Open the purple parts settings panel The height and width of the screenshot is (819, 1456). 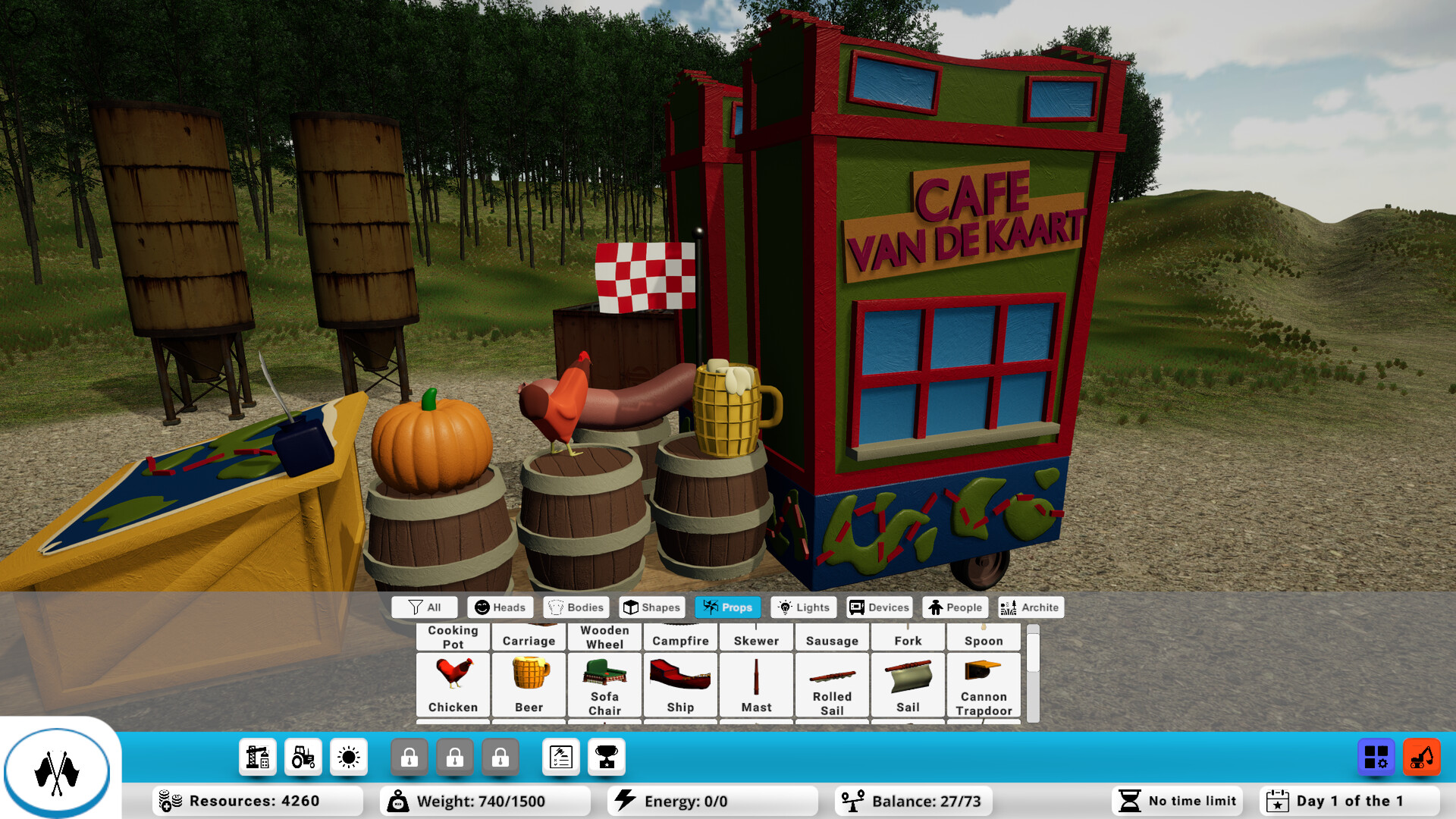click(x=1376, y=756)
